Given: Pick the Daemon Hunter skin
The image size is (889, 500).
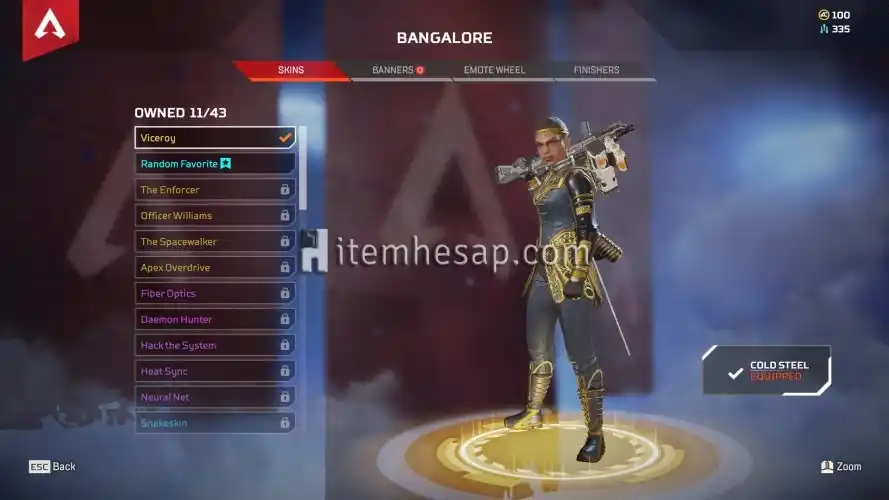Looking at the screenshot, I should click(214, 320).
